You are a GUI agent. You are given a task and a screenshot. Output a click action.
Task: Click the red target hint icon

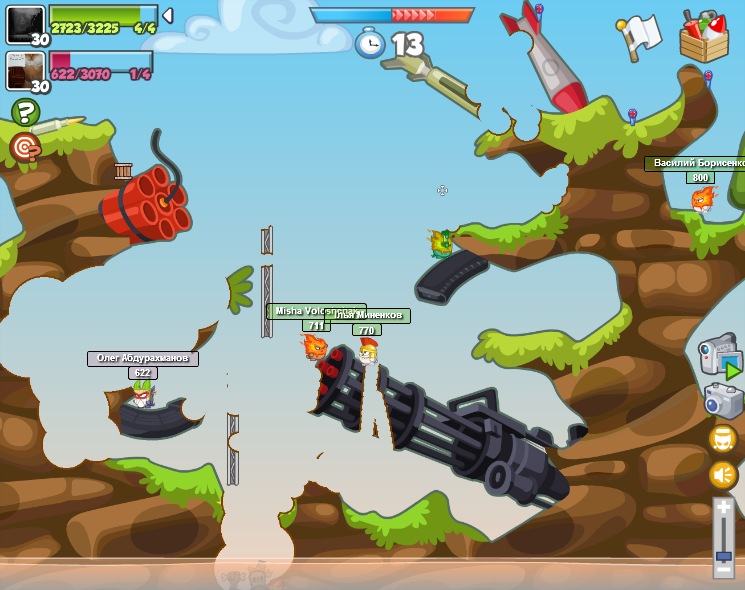25,148
